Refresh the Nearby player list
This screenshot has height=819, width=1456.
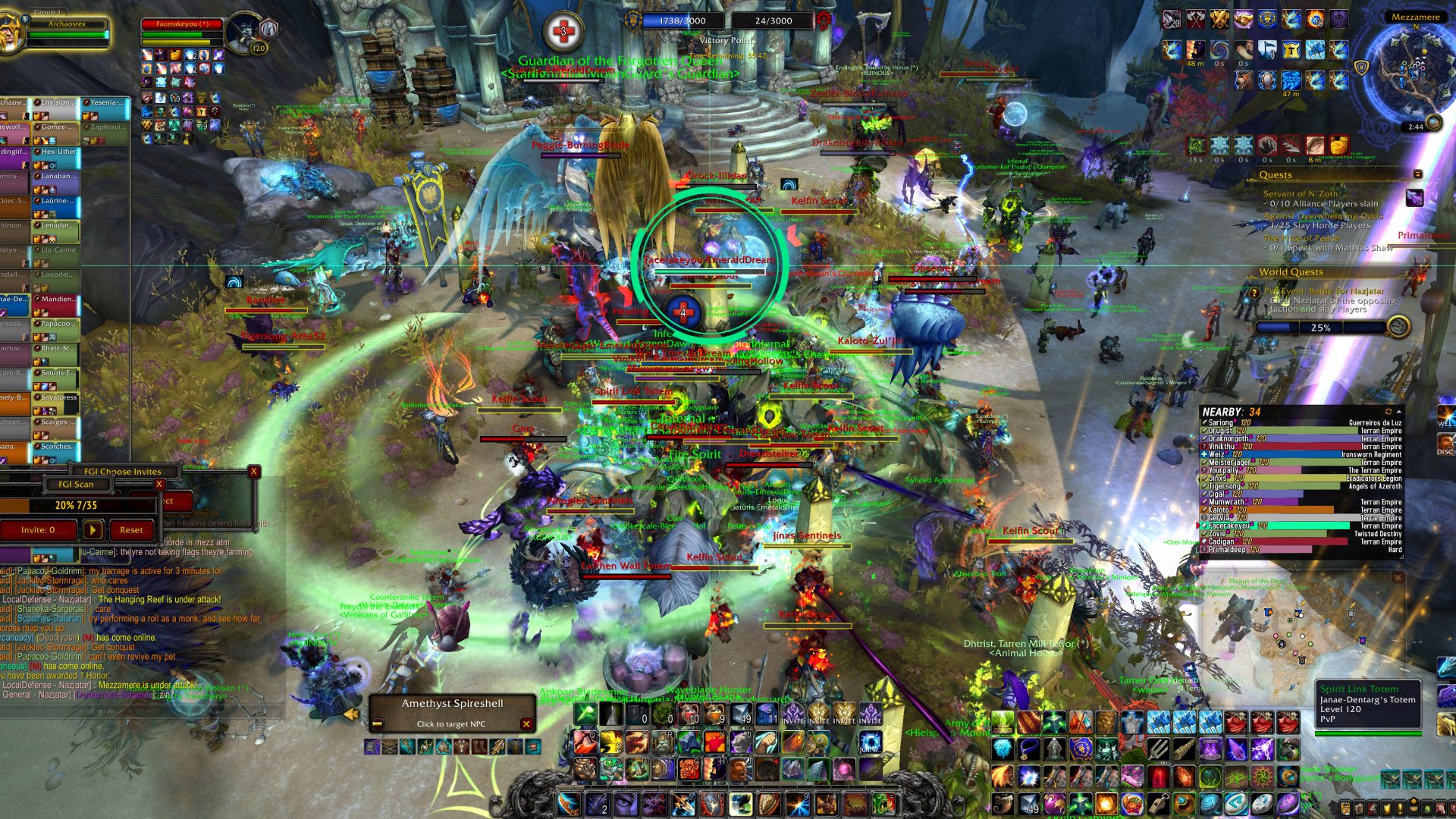(x=1389, y=412)
